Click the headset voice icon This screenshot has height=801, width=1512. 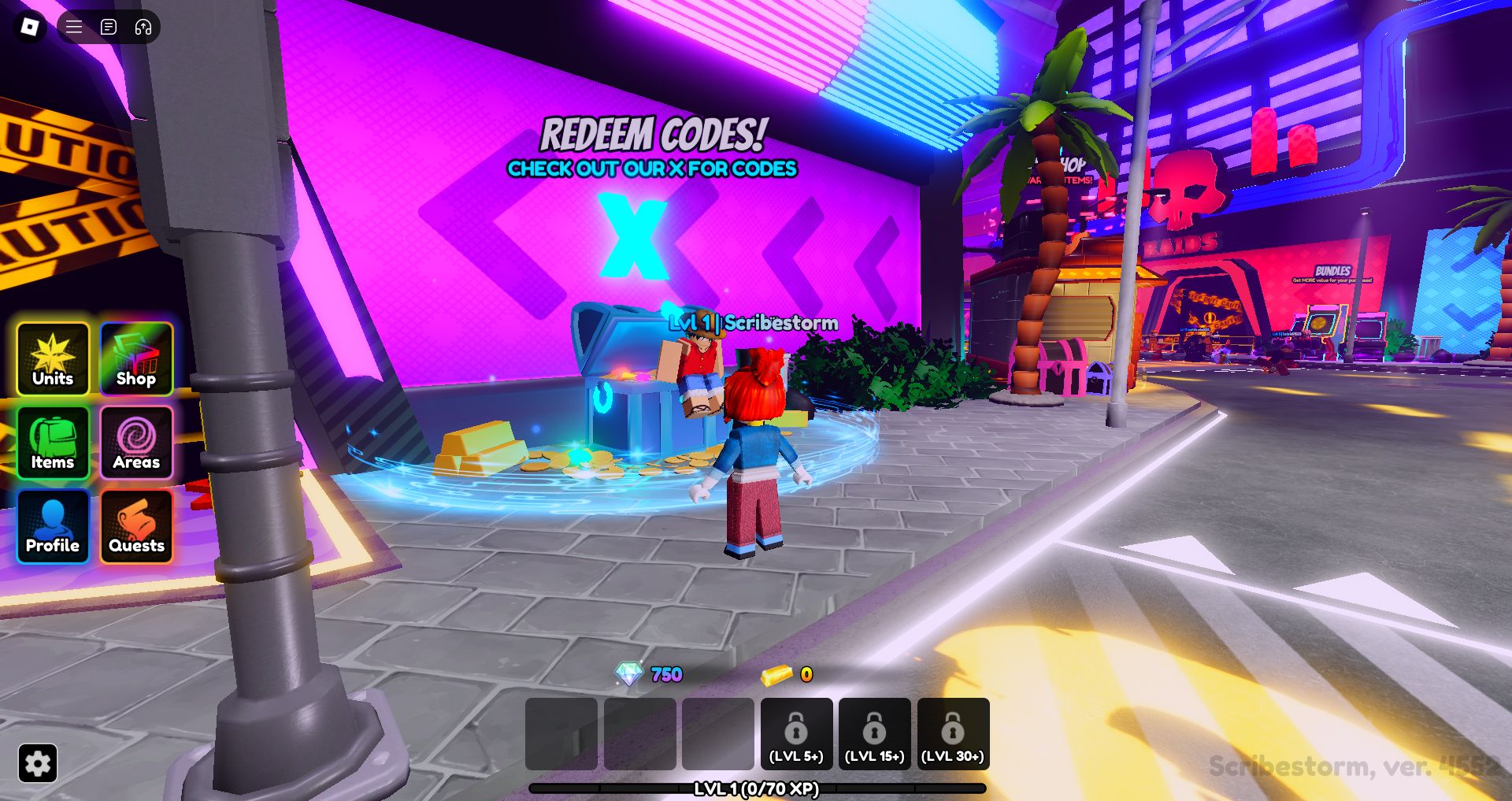[x=143, y=27]
